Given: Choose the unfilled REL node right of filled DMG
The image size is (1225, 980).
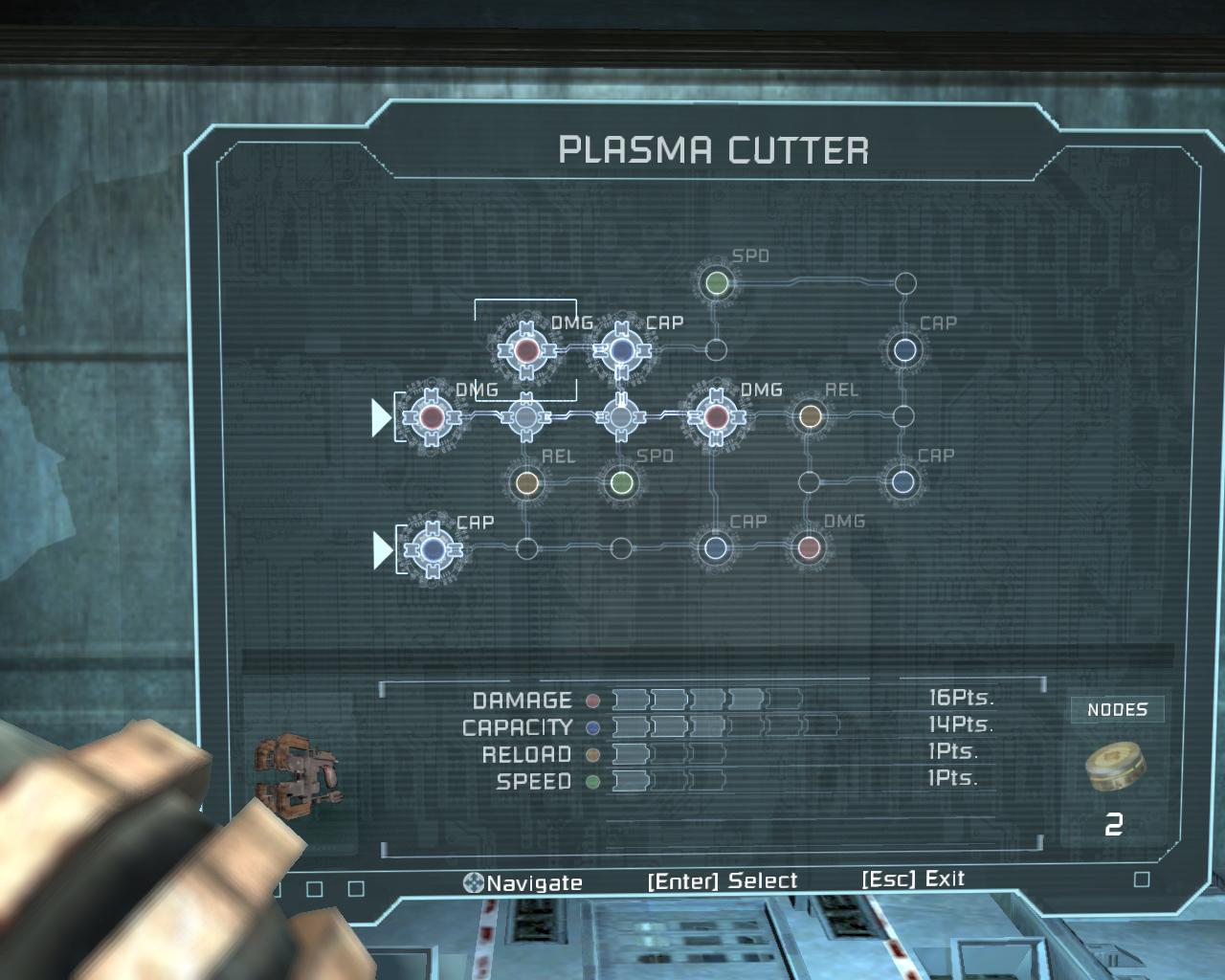Looking at the screenshot, I should (810, 416).
